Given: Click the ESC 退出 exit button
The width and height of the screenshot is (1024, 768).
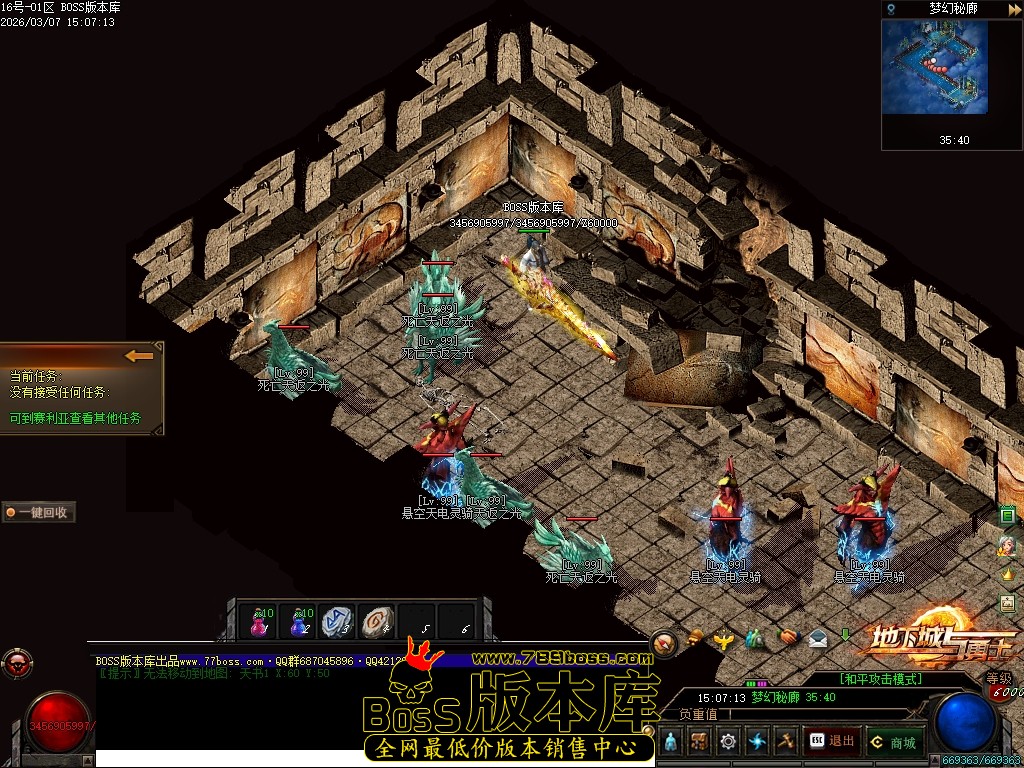Looking at the screenshot, I should [x=832, y=741].
